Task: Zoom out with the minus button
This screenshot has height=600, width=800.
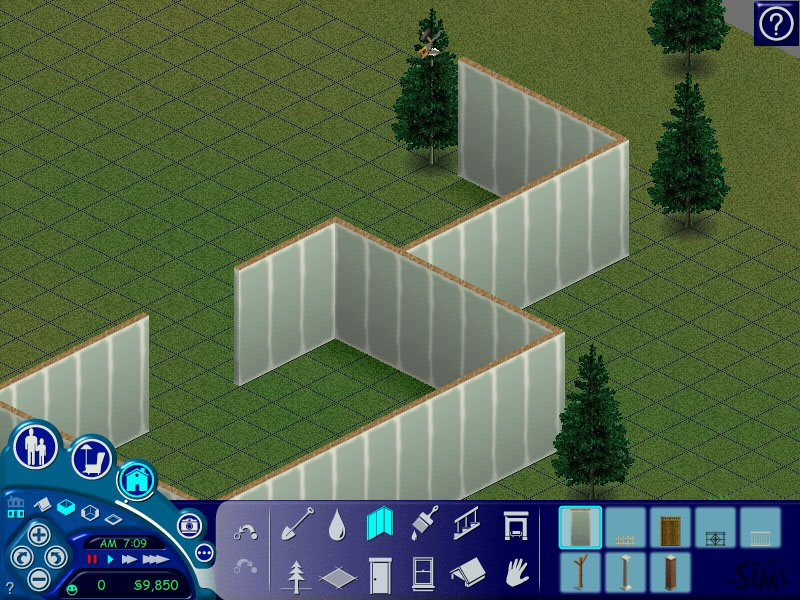Action: [x=37, y=577]
